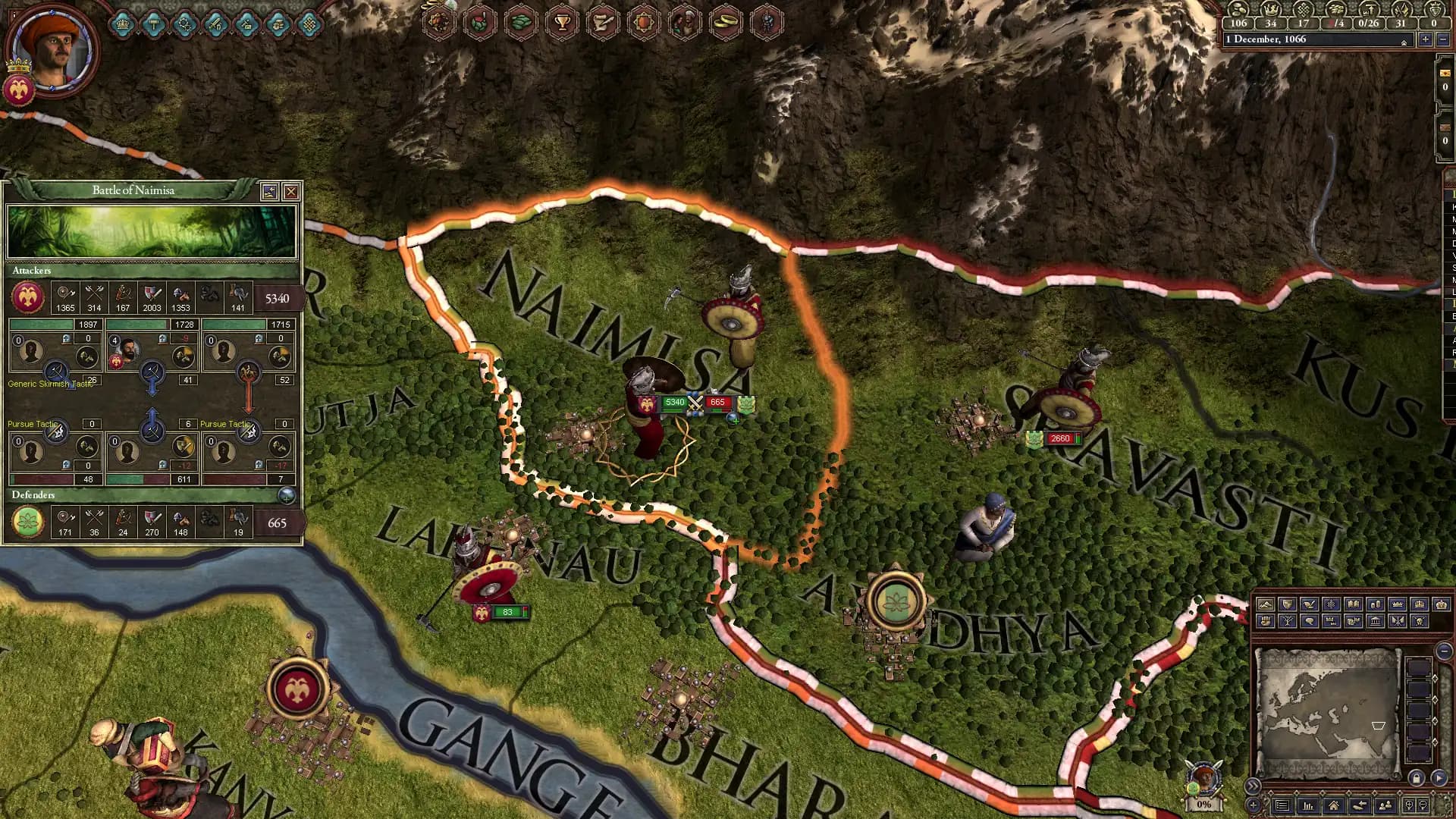Collapse the minimap panel with the minus button
The width and height of the screenshot is (1456, 819).
(x=1445, y=651)
